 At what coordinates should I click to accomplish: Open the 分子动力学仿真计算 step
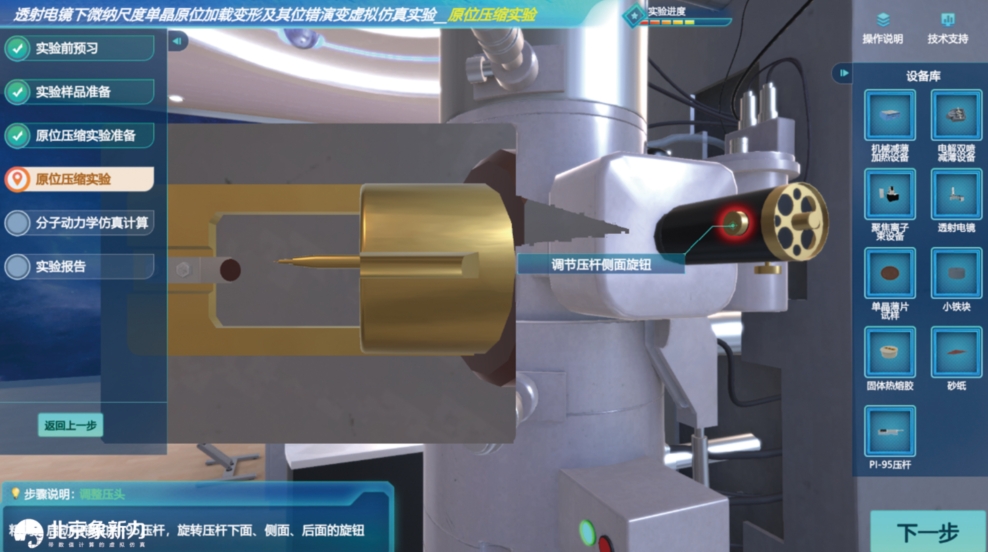80,223
